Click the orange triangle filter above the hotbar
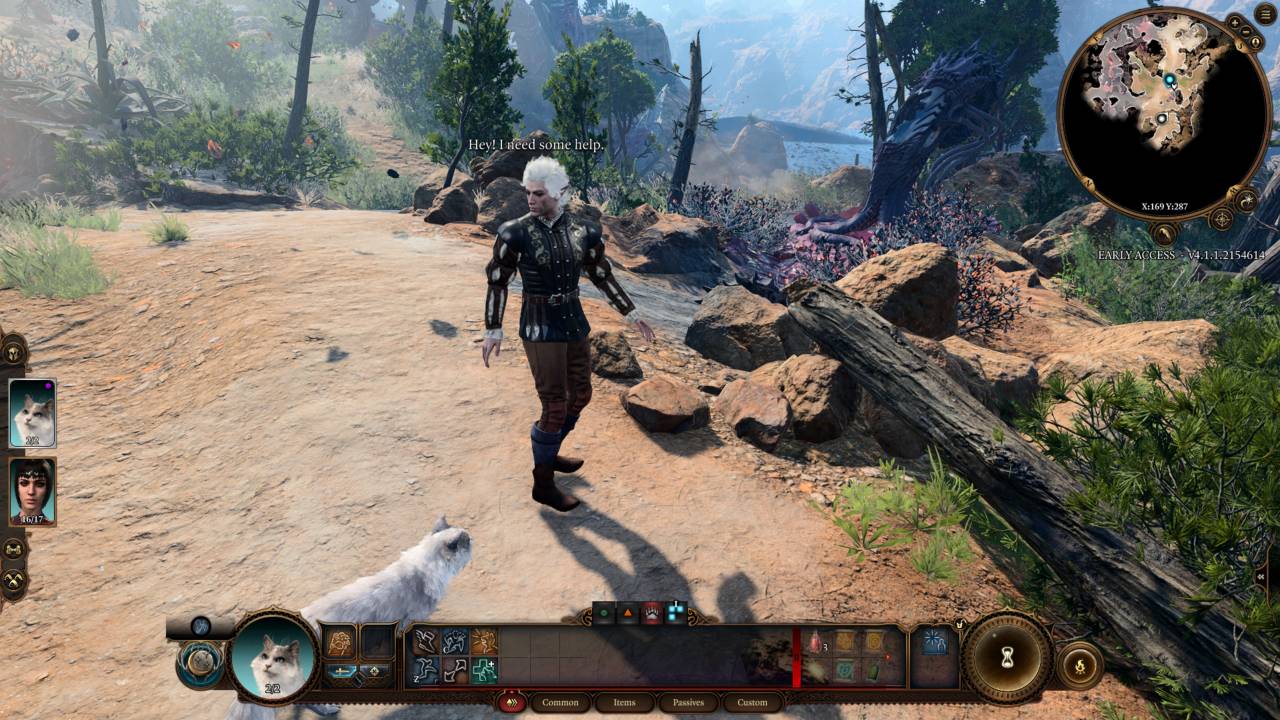 628,614
